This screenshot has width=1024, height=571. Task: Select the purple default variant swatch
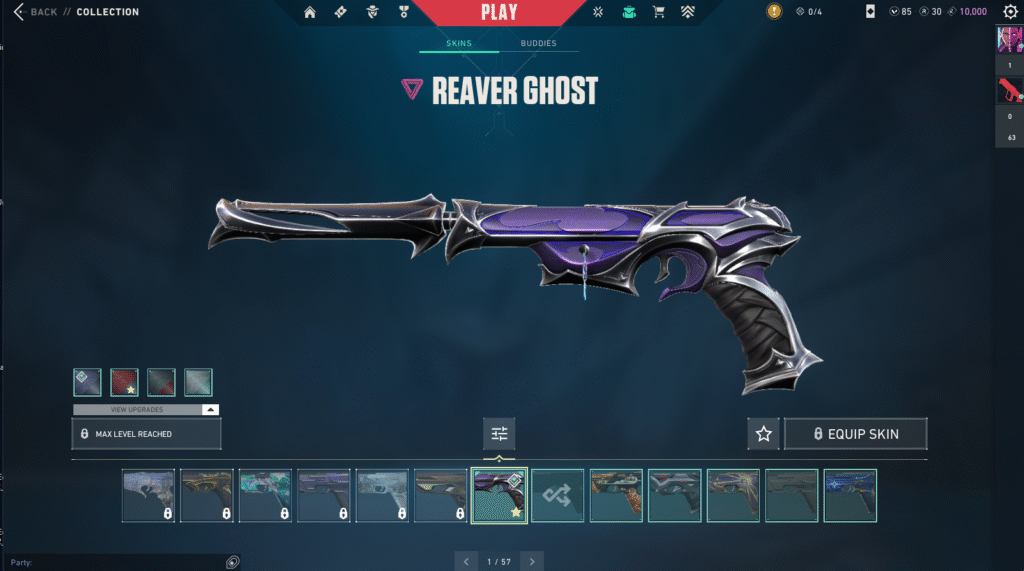[x=87, y=382]
